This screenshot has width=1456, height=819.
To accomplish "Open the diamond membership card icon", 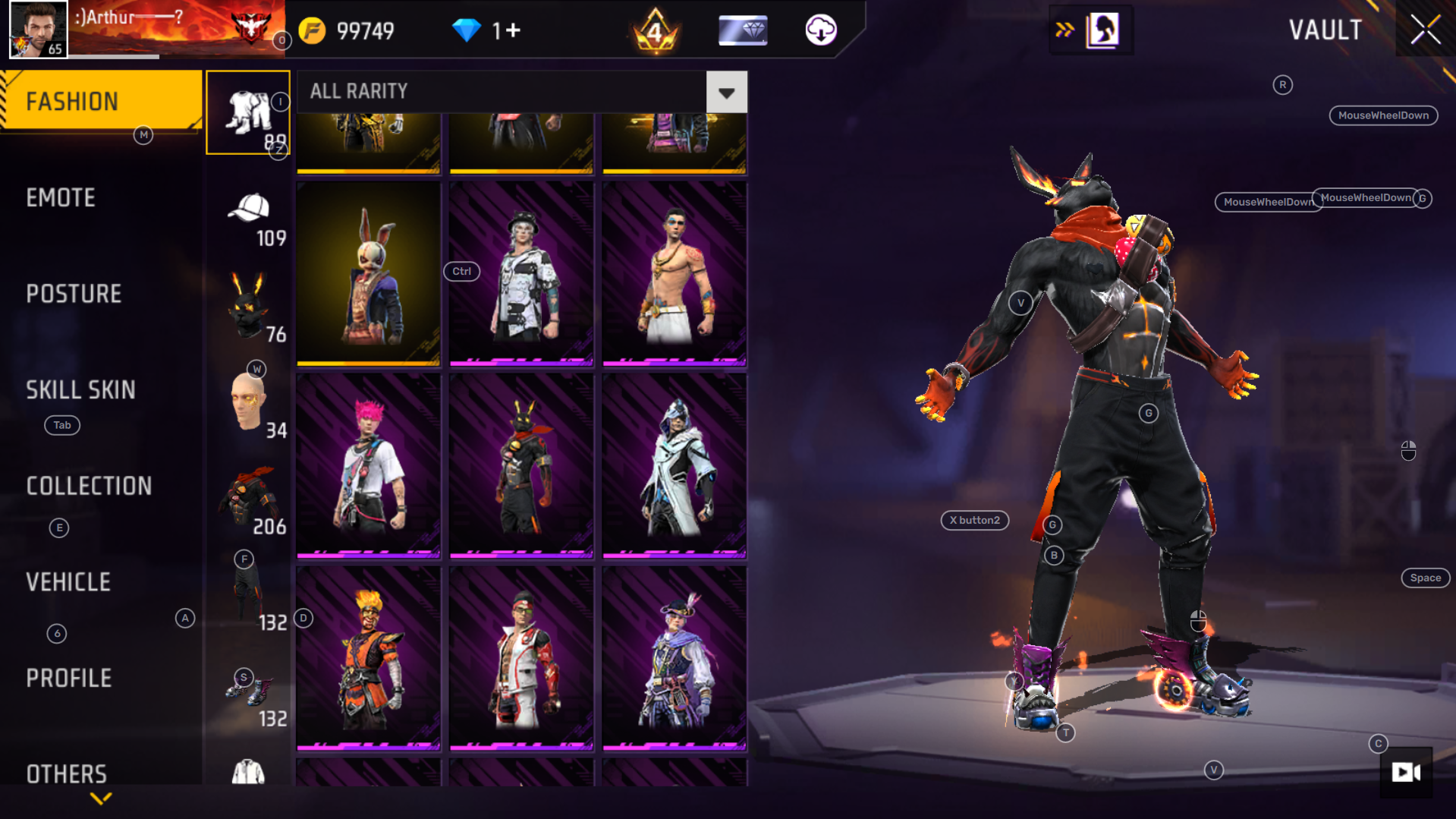I will click(742, 30).
